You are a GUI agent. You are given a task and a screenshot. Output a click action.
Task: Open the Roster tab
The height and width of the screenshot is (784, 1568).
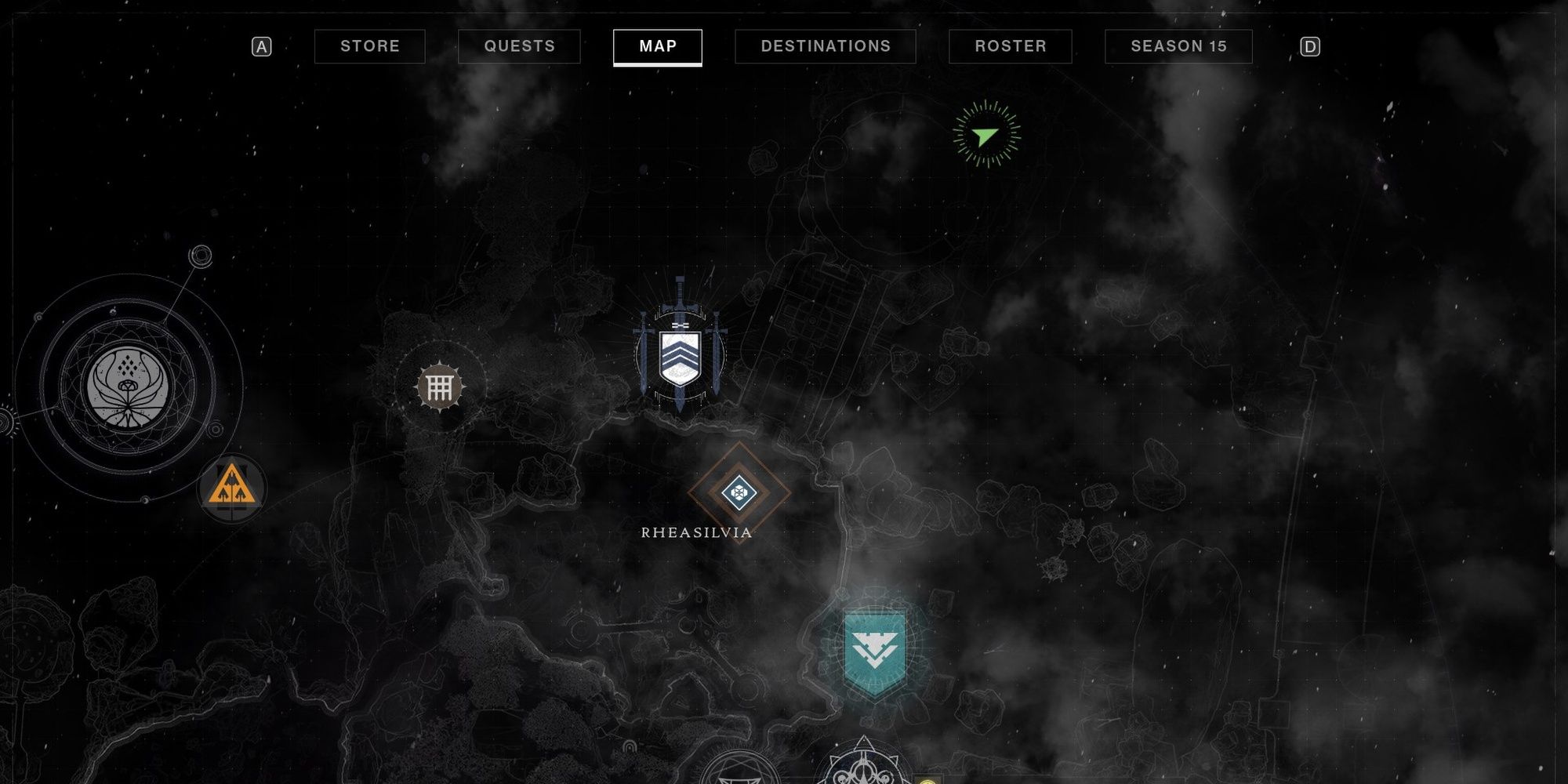point(1010,46)
